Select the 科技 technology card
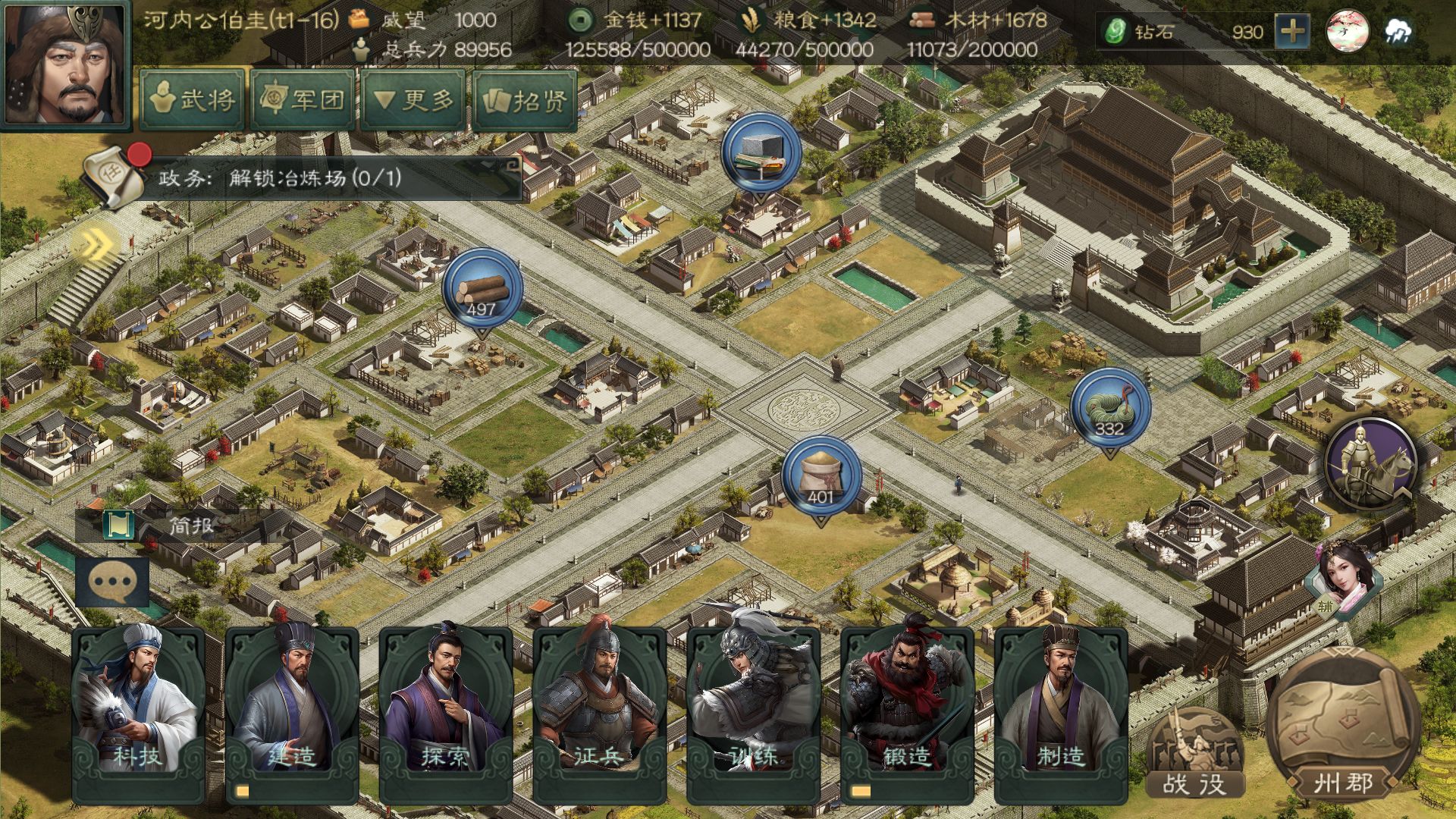This screenshot has height=819, width=1456. (138, 713)
